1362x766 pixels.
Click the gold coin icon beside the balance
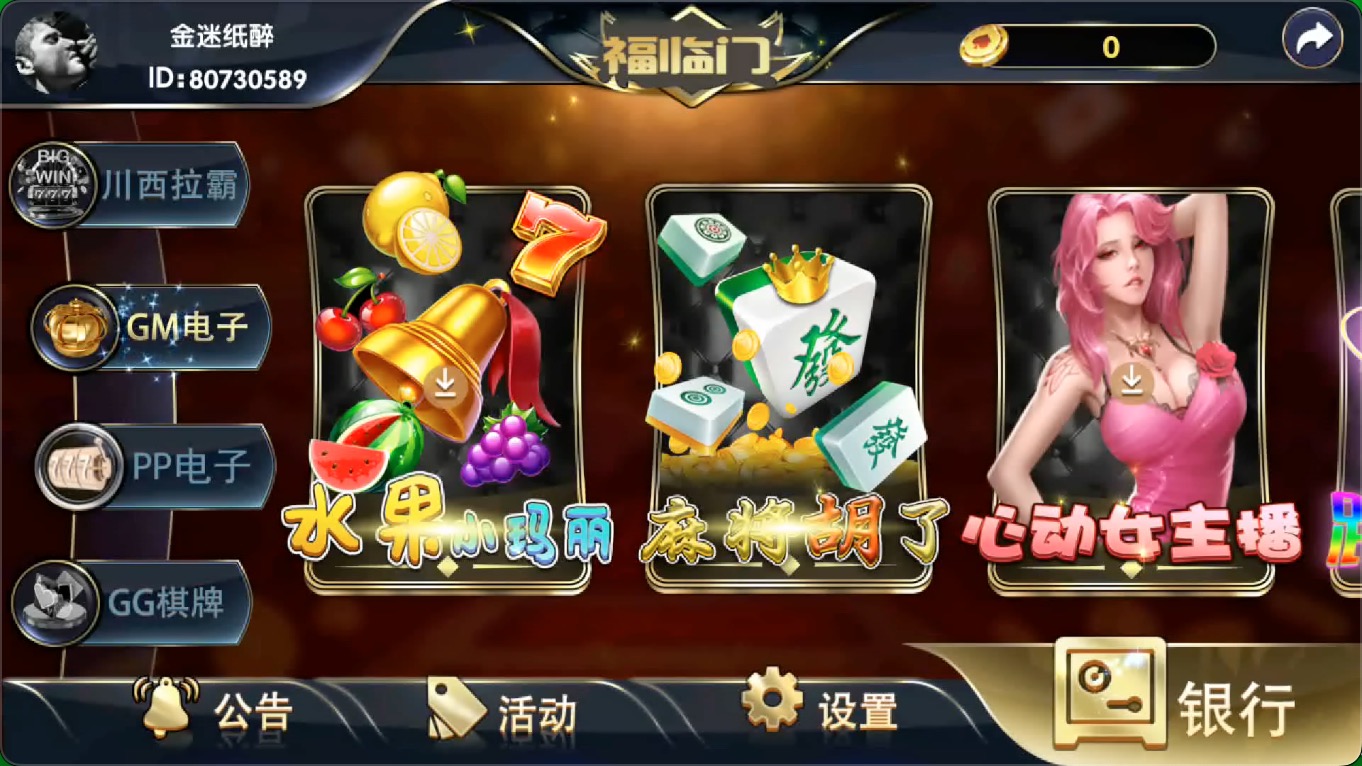click(984, 47)
